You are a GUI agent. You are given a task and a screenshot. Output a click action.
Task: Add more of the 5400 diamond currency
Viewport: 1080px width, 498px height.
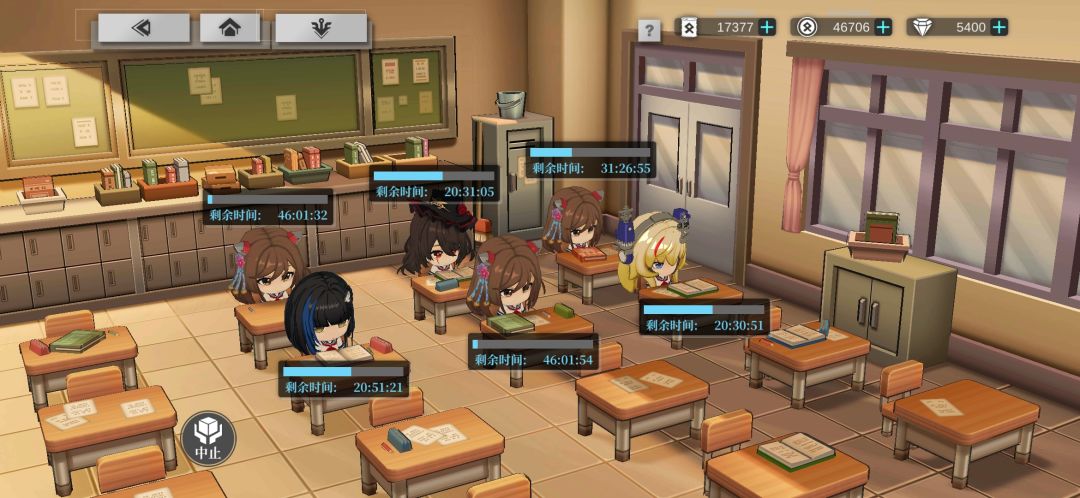(x=999, y=27)
